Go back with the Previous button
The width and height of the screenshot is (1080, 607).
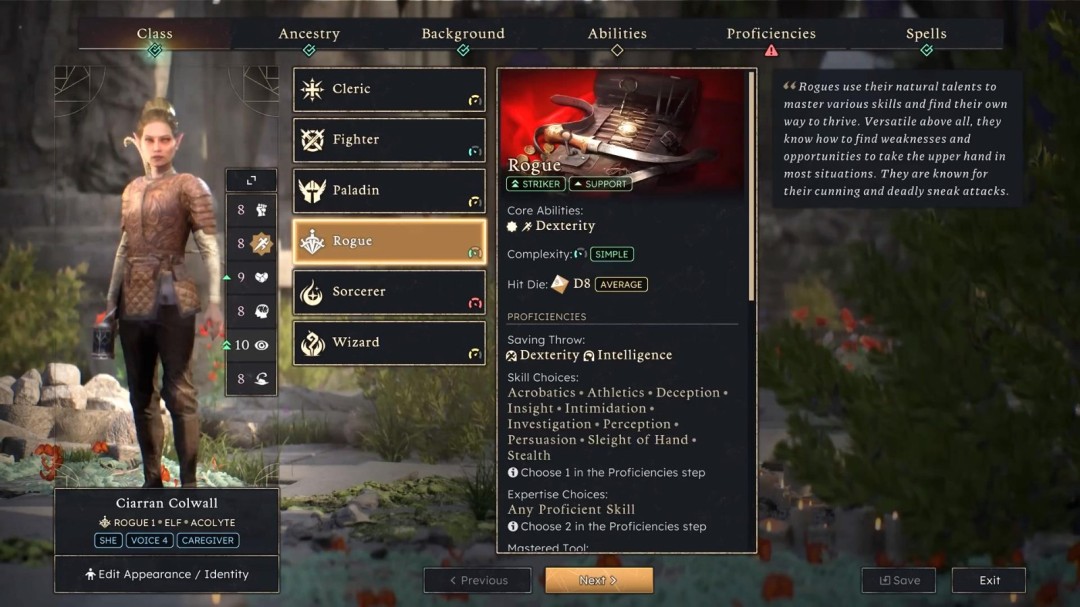click(477, 580)
